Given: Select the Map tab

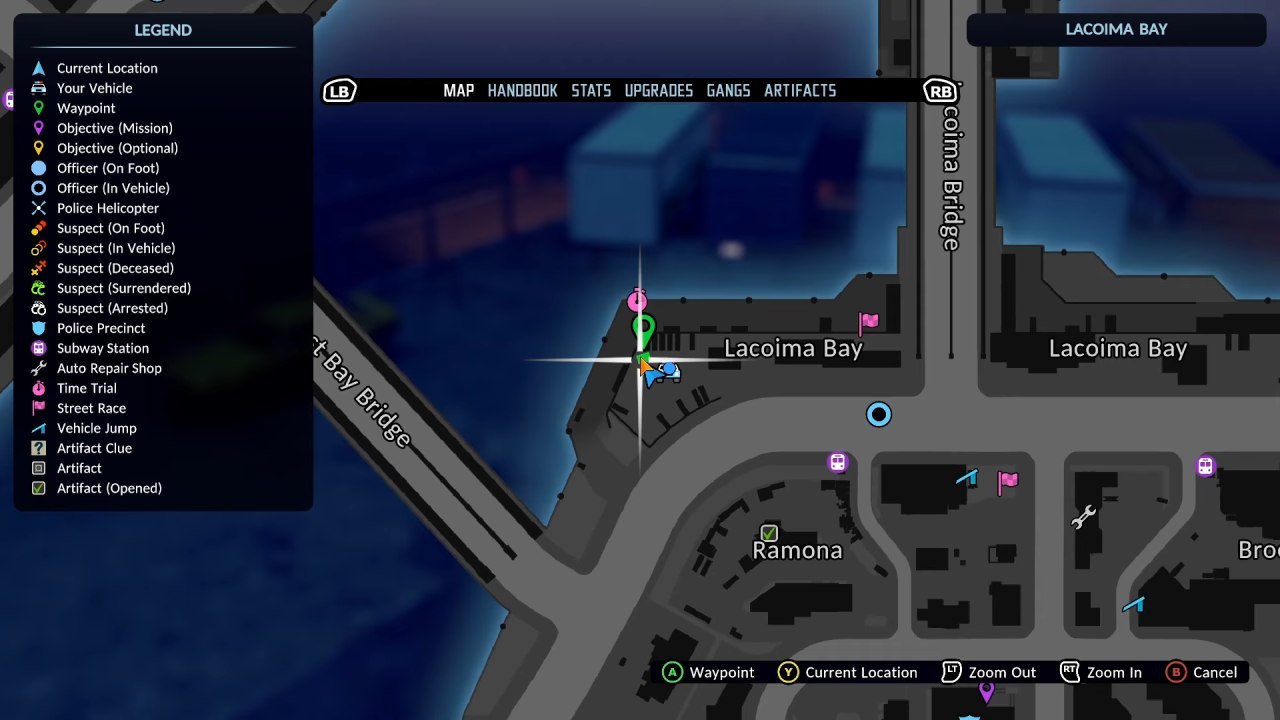Looking at the screenshot, I should click(459, 91).
